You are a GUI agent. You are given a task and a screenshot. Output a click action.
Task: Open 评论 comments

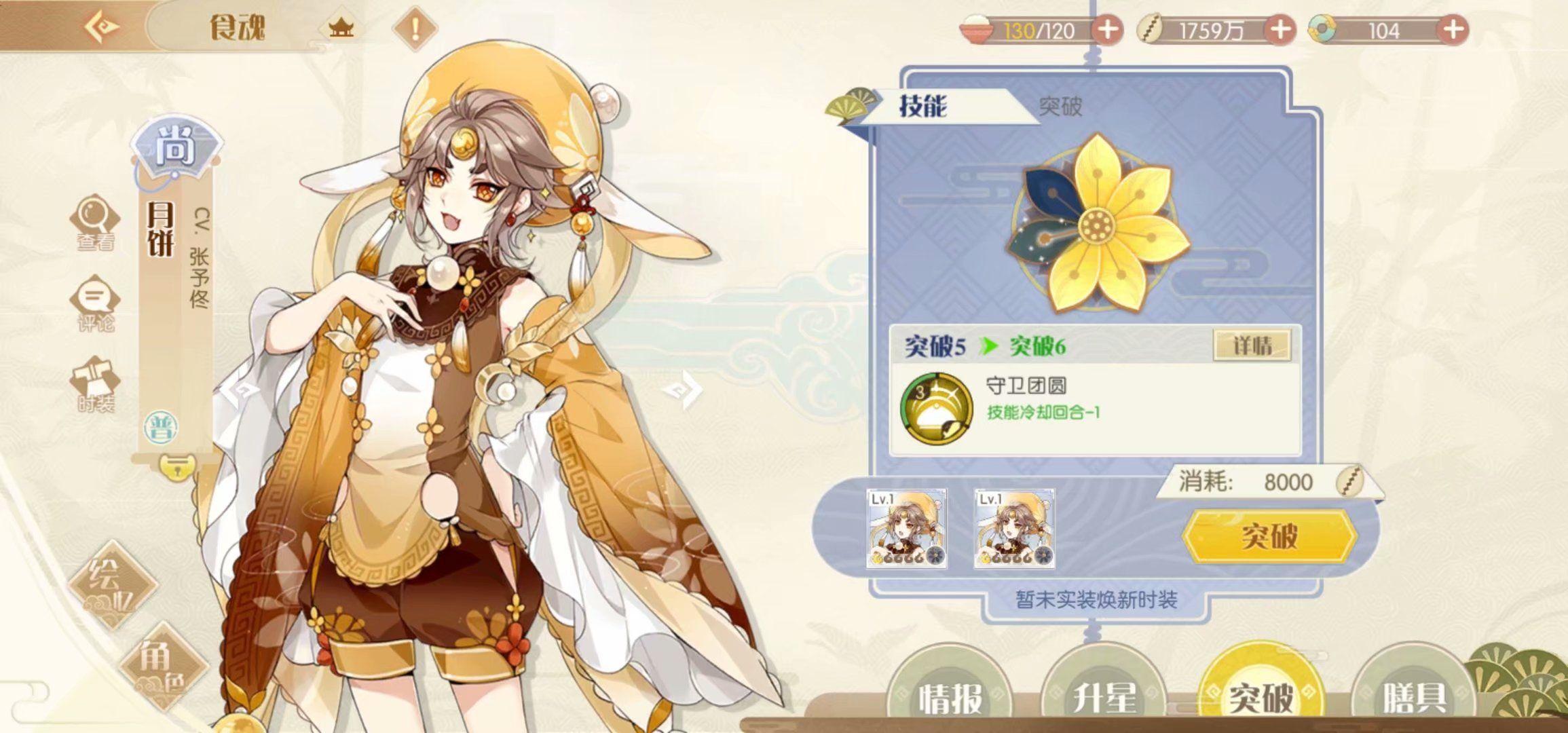tap(95, 304)
